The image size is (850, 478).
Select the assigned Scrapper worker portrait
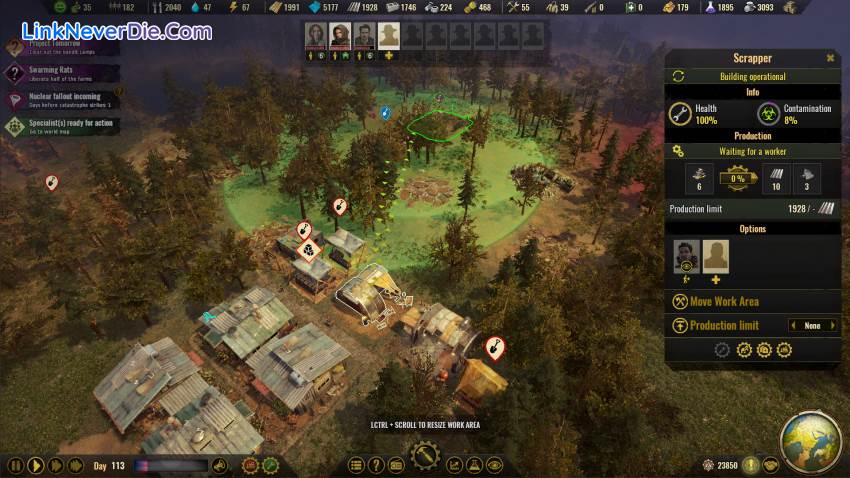click(x=686, y=257)
